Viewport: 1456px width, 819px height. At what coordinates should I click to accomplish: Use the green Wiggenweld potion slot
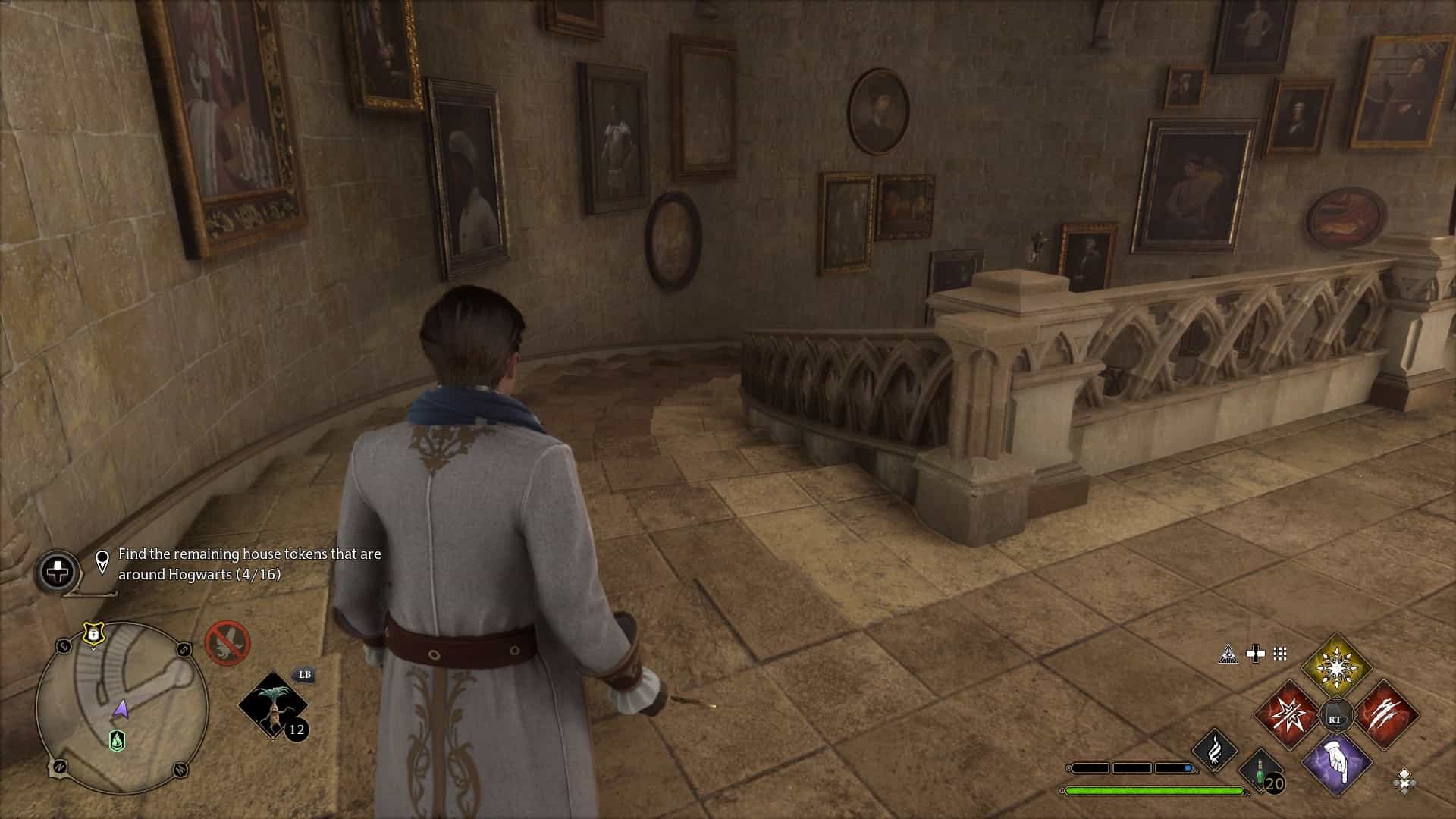click(x=1260, y=771)
